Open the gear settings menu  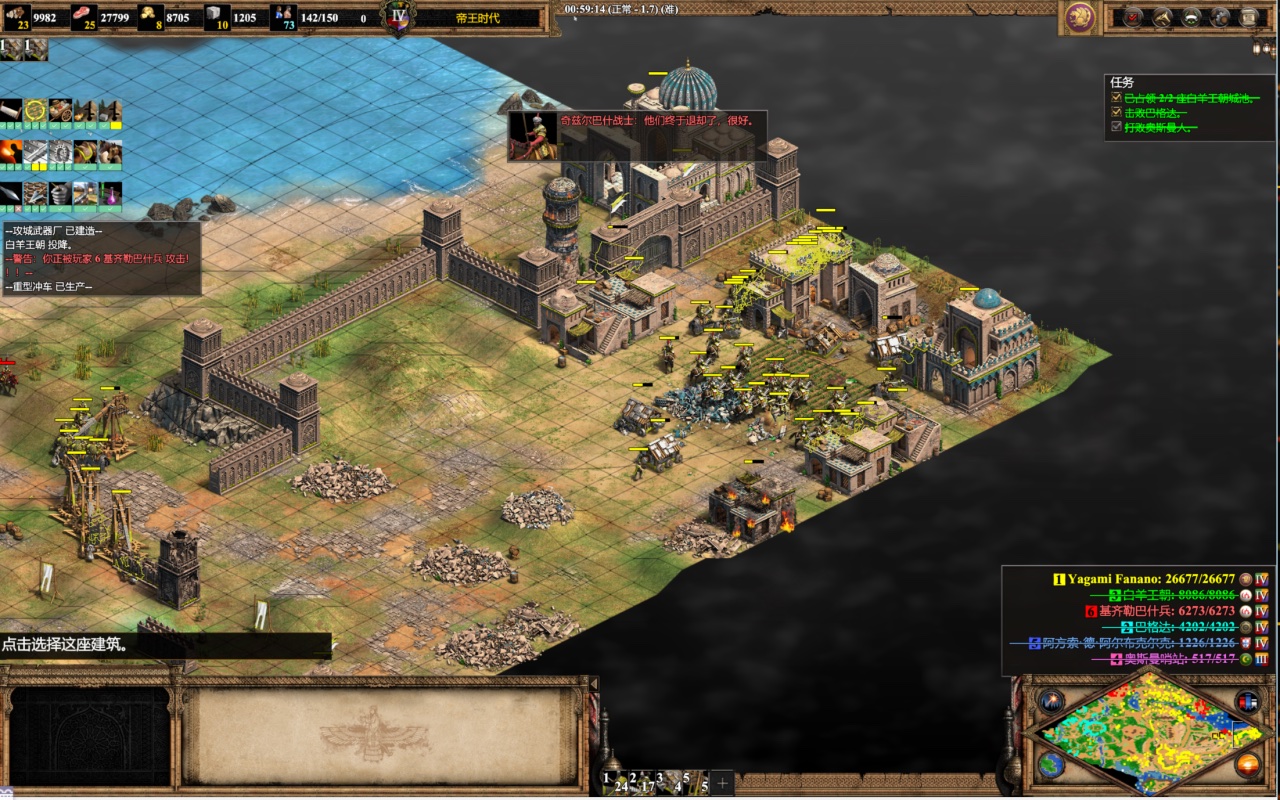click(x=1221, y=17)
